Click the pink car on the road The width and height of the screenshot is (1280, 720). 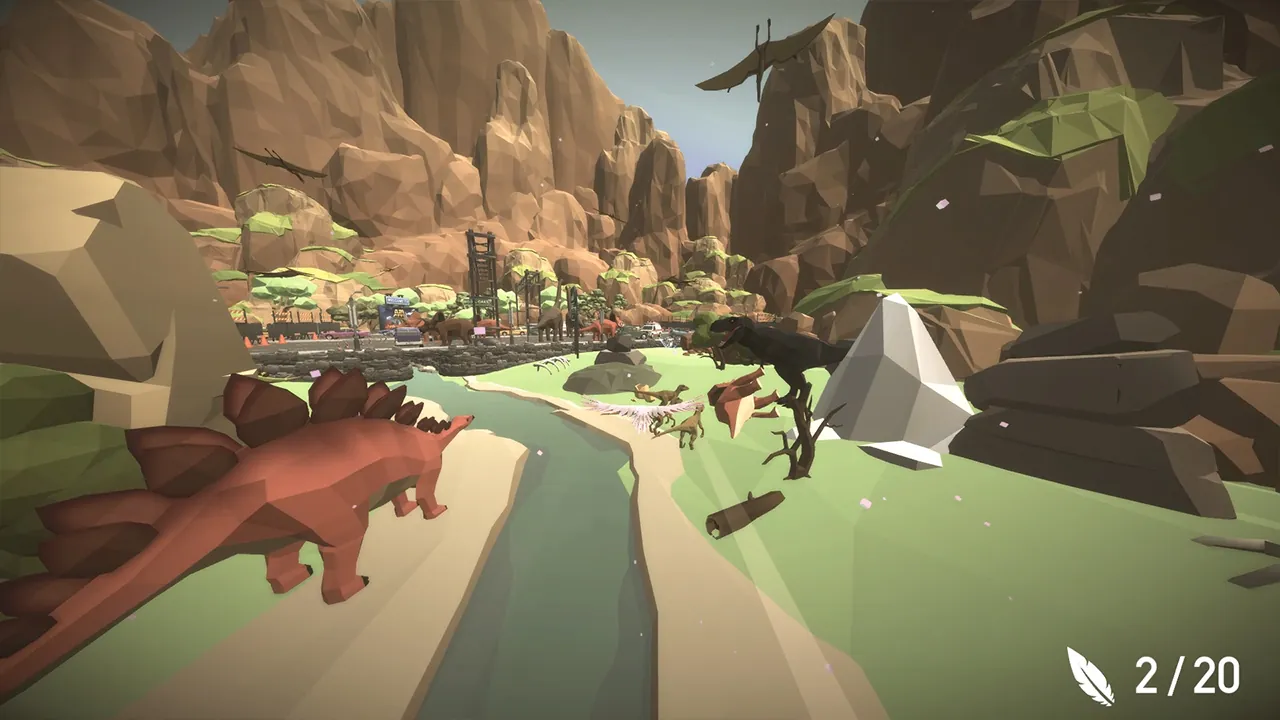pyautogui.click(x=338, y=333)
